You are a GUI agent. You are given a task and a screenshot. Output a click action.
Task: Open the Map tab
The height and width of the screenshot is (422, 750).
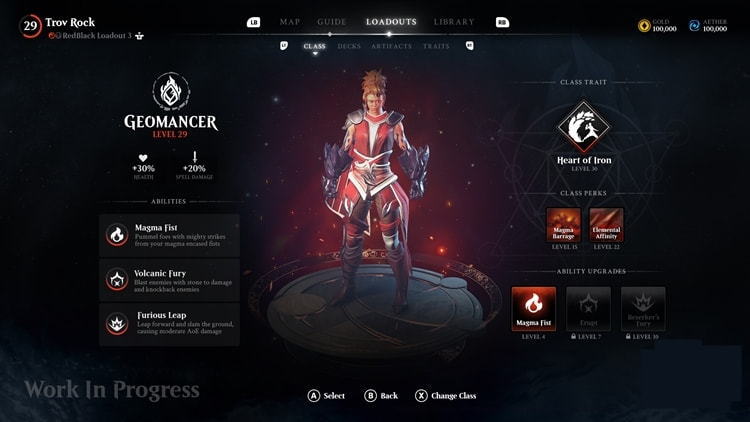[290, 22]
